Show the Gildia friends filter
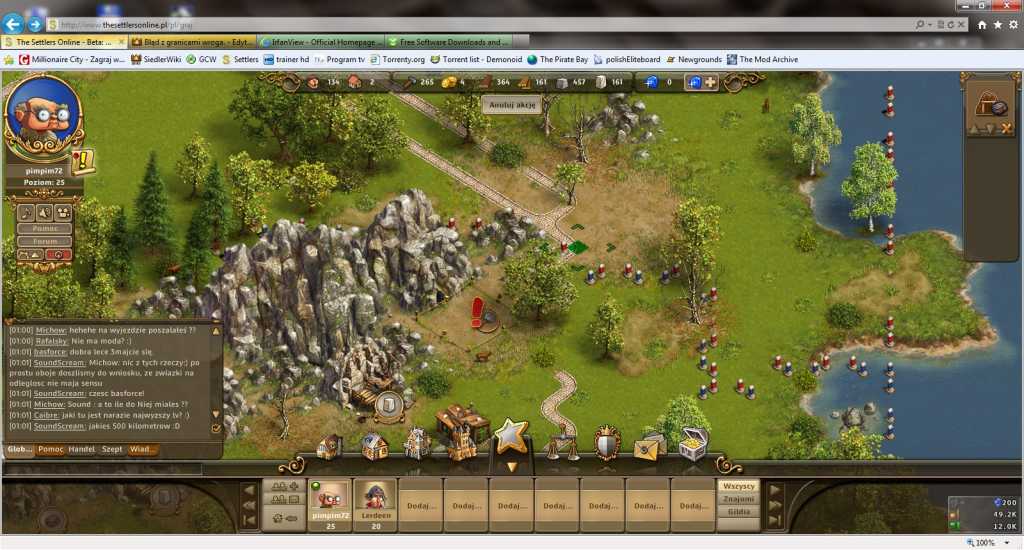1024x550 pixels. tap(739, 511)
